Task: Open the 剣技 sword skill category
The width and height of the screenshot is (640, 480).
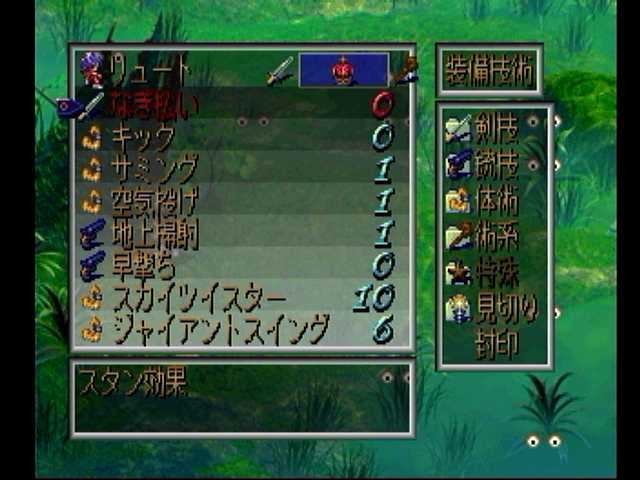Action: pyautogui.click(x=495, y=128)
